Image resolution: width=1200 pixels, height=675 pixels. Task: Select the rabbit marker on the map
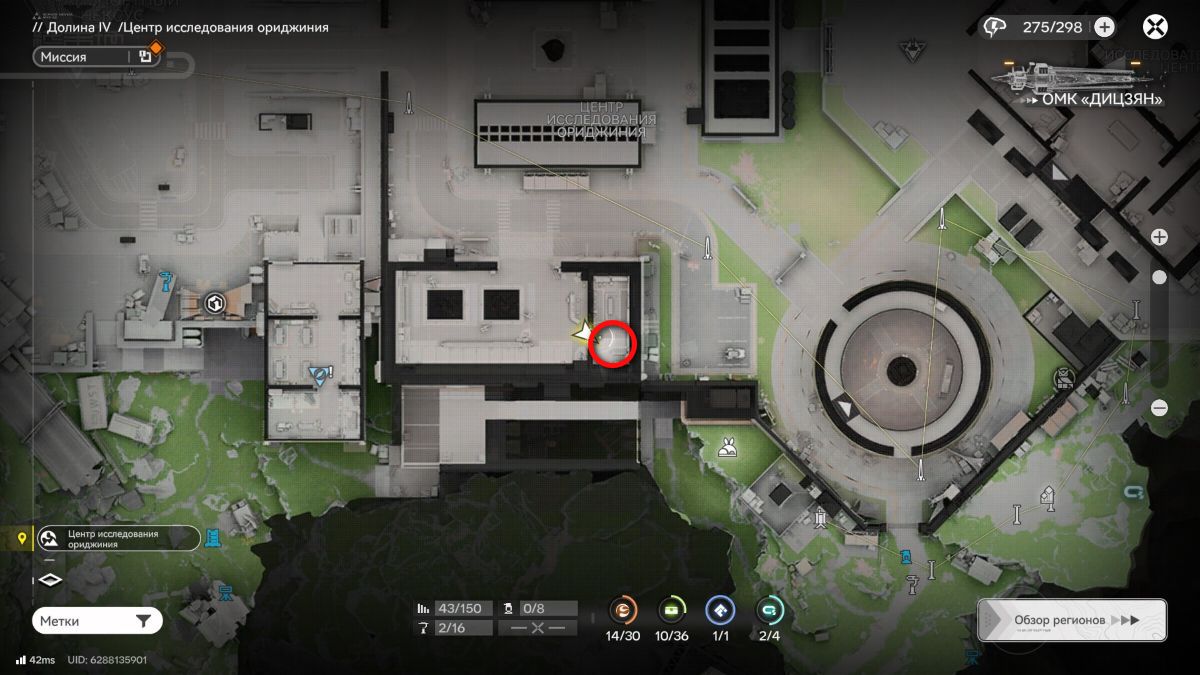[x=727, y=448]
